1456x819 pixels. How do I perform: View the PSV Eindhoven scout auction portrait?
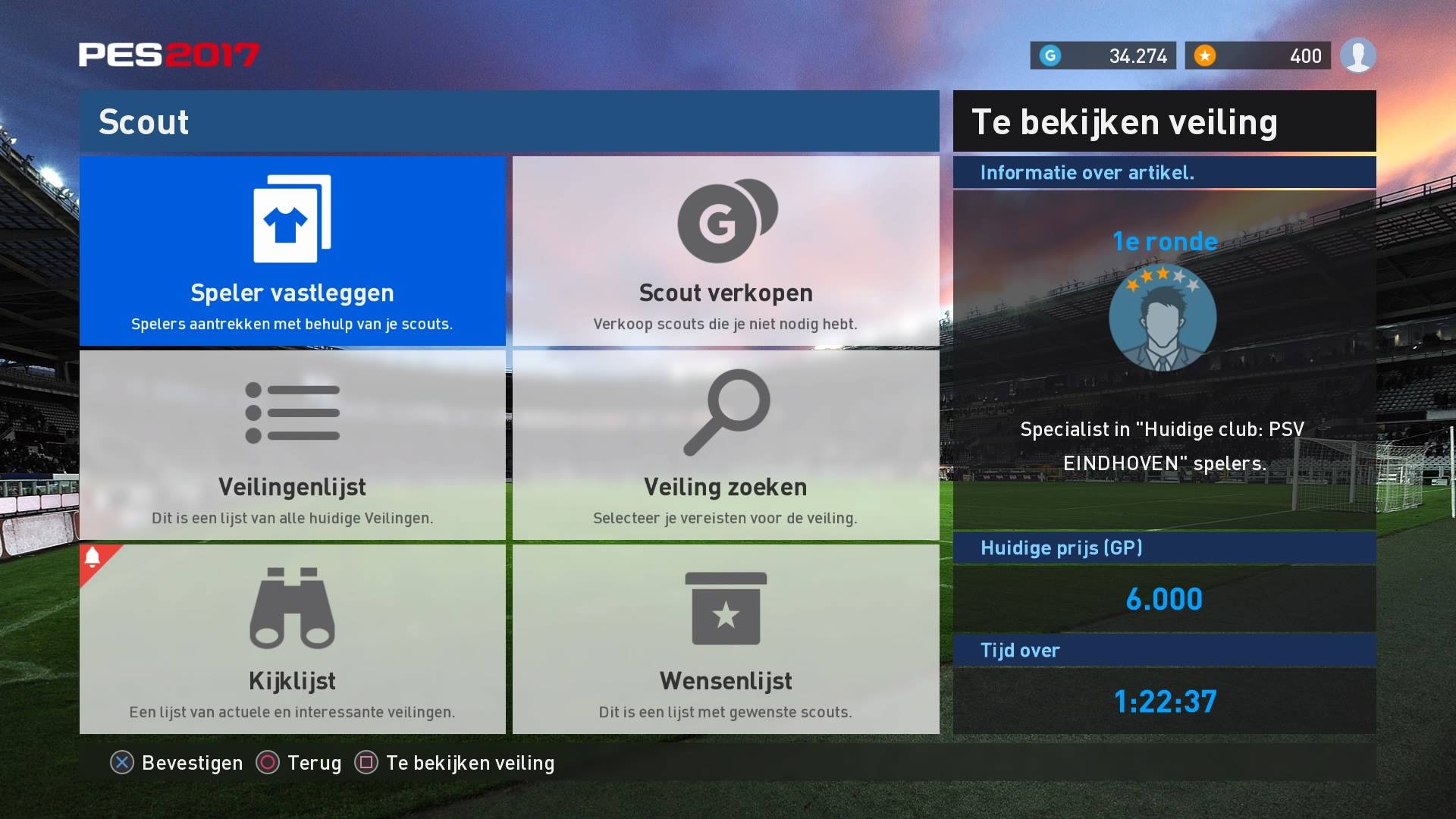pyautogui.click(x=1163, y=318)
